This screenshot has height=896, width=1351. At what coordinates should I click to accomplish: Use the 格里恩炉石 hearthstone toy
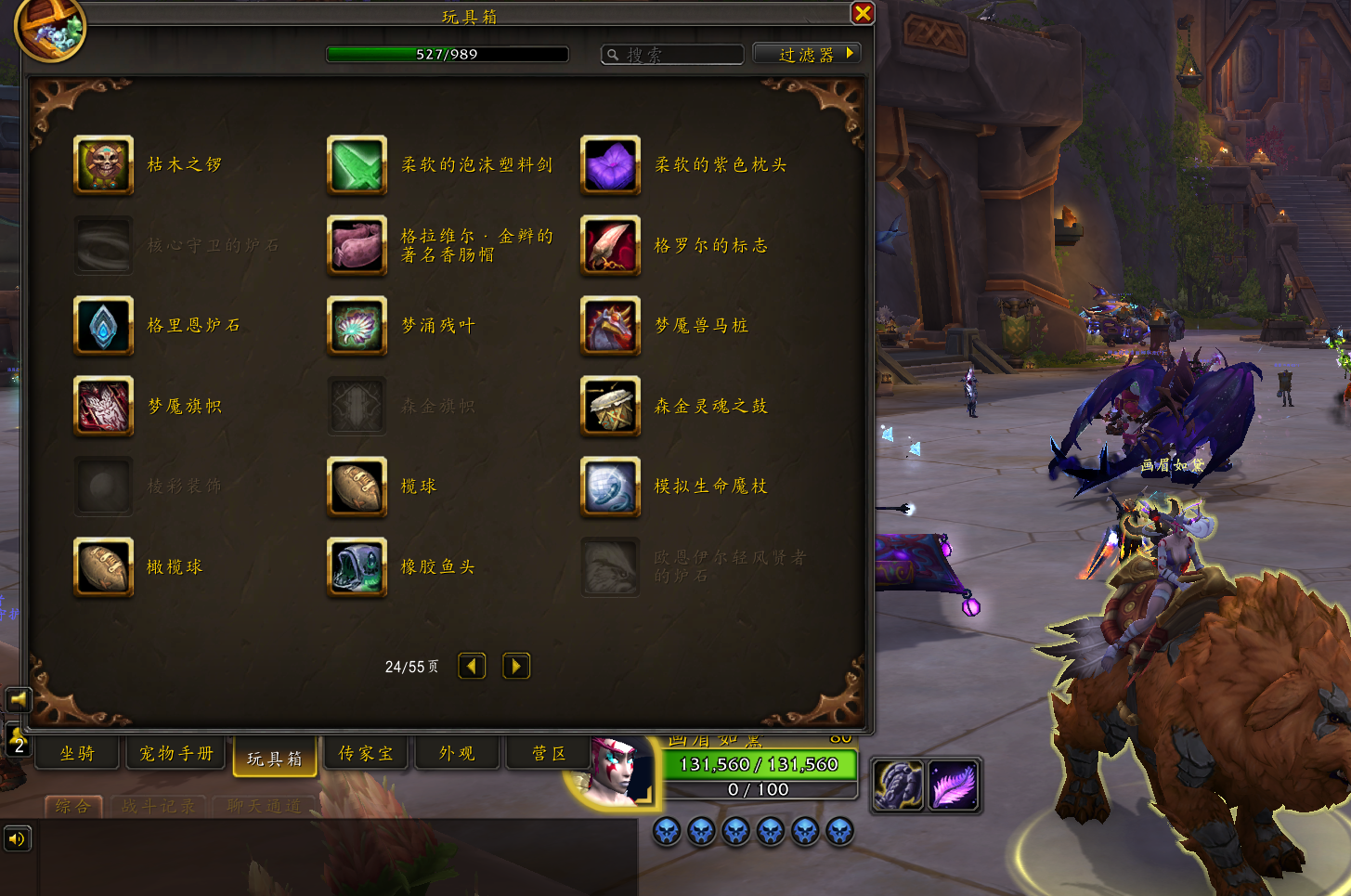click(x=103, y=326)
